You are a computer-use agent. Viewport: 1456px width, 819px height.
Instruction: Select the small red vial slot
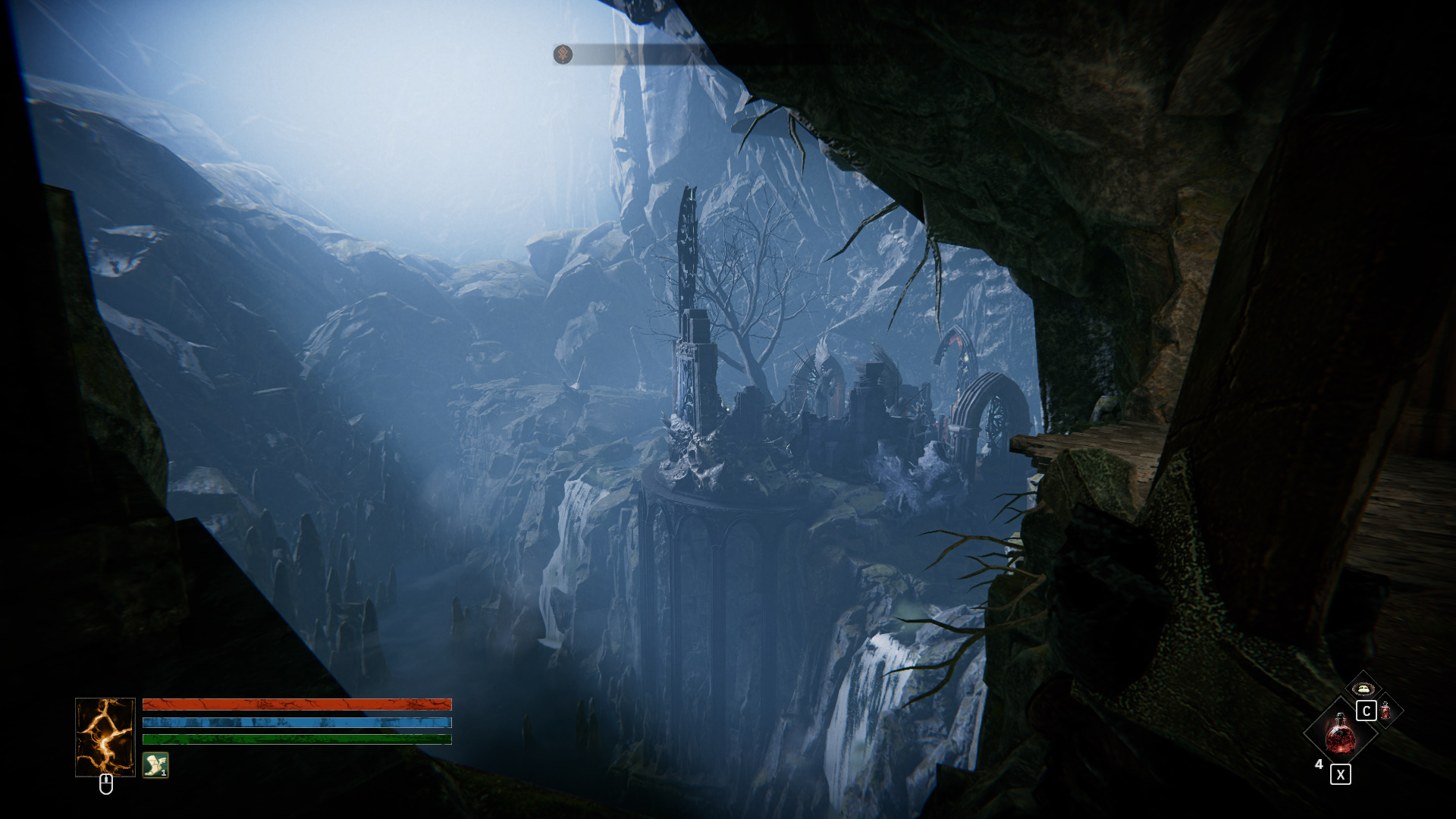[1386, 711]
